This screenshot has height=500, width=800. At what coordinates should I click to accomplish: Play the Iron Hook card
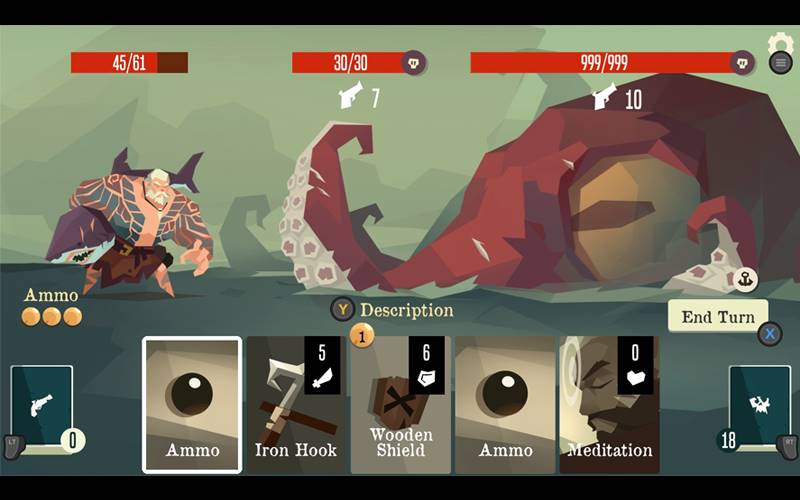click(x=296, y=404)
